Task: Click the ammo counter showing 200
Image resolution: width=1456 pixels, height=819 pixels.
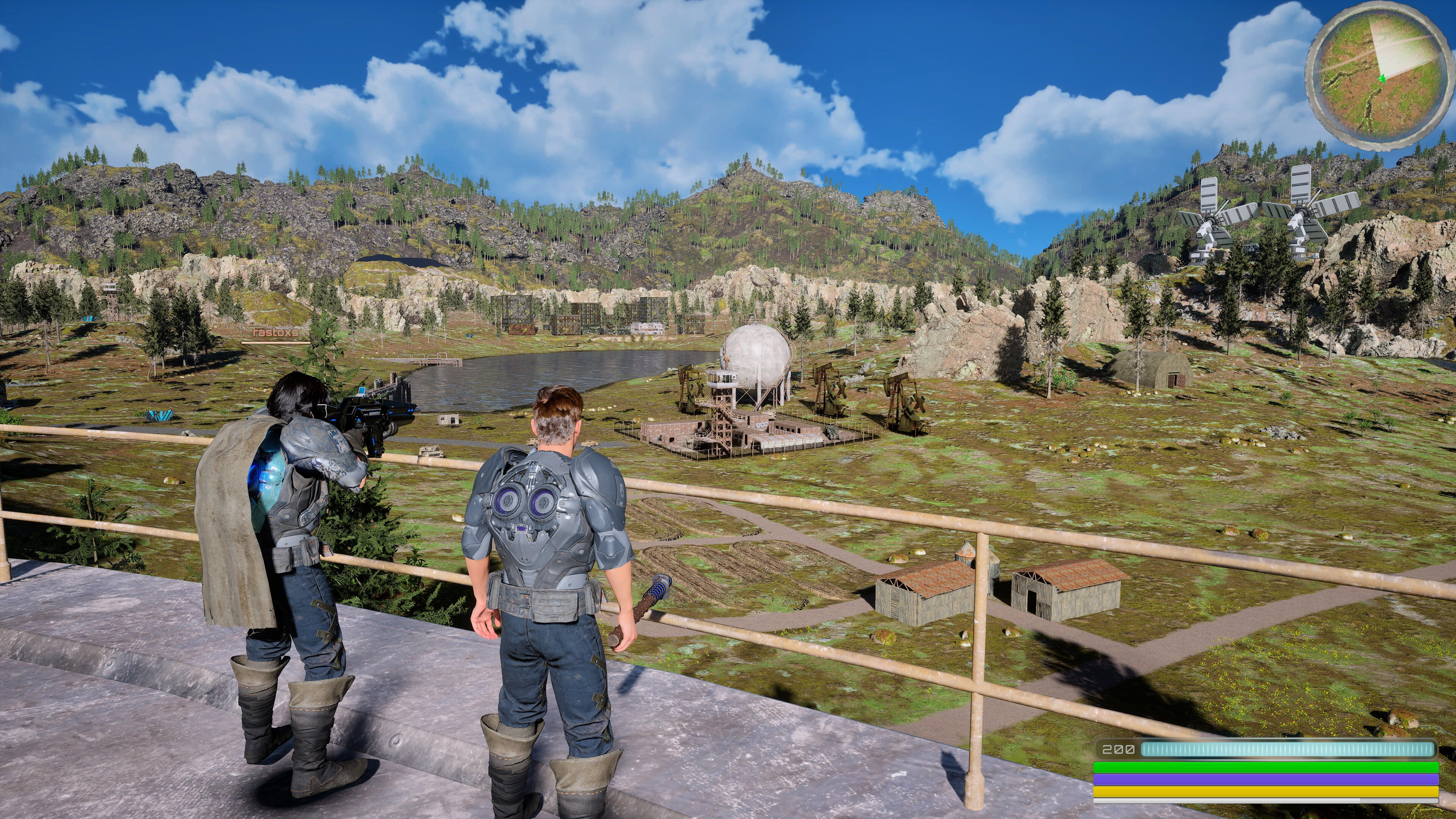Action: (1119, 750)
